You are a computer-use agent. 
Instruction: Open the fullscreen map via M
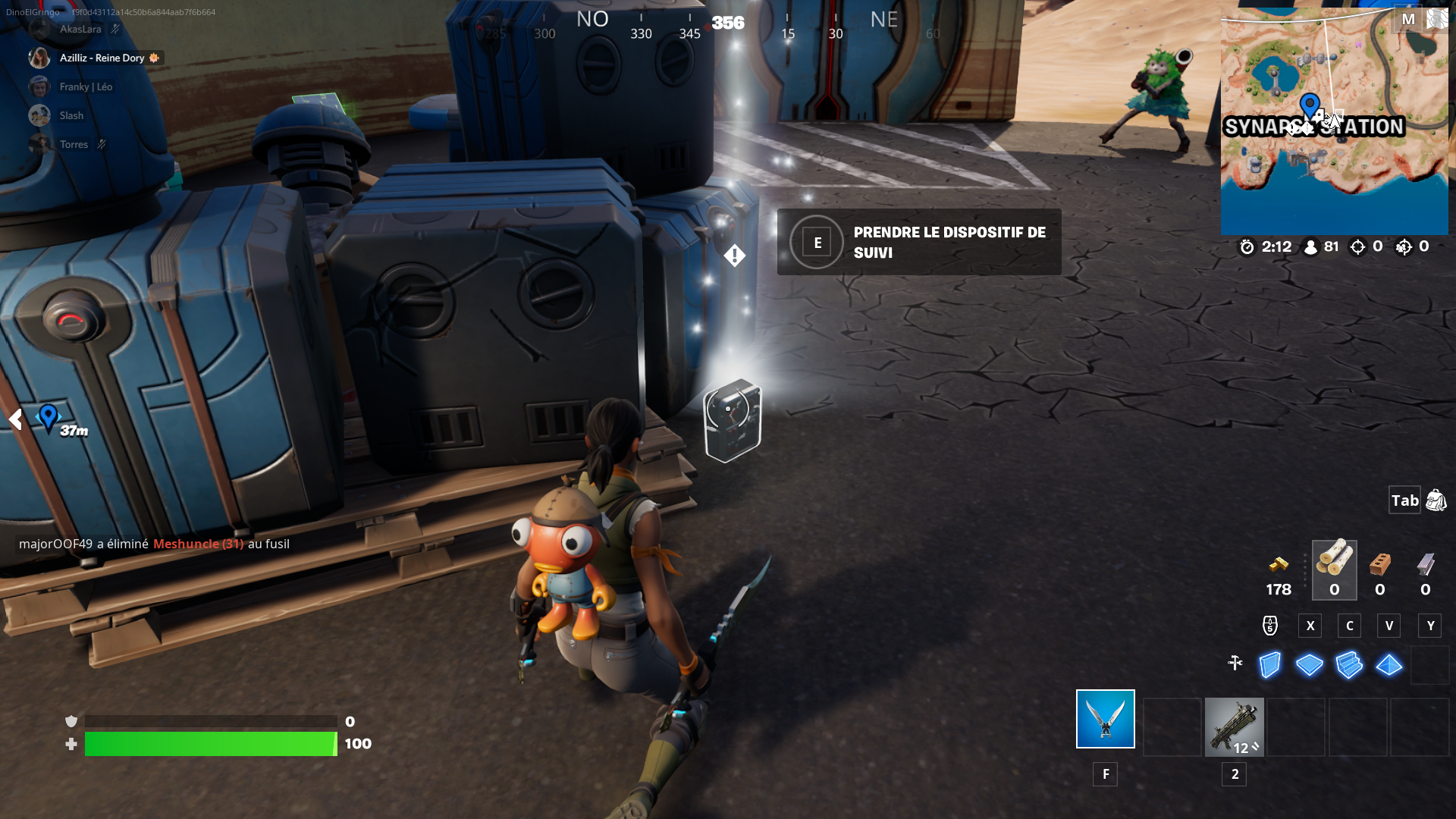1409,19
